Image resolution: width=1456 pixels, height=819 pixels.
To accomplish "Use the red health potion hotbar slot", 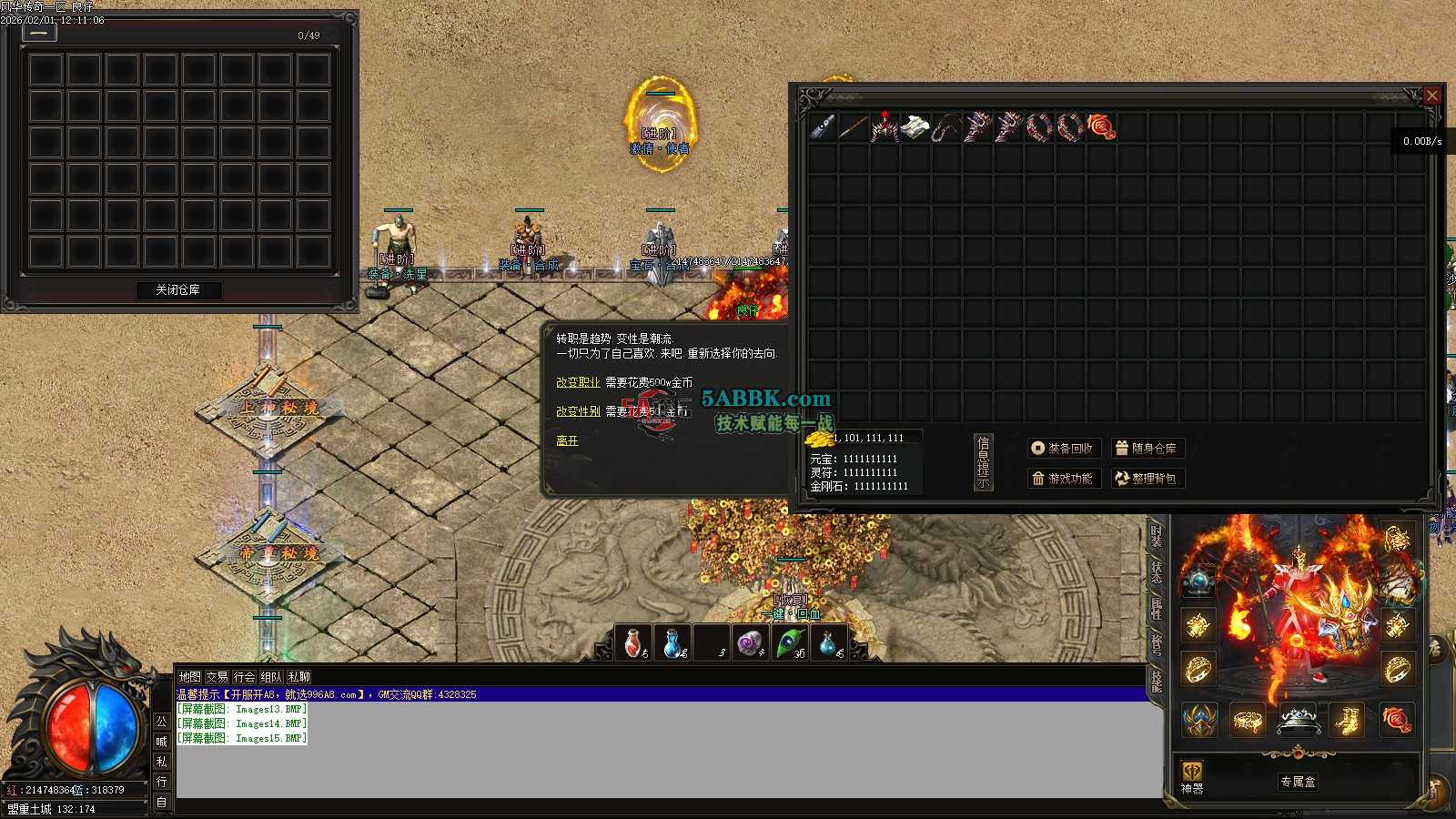I will click(634, 643).
